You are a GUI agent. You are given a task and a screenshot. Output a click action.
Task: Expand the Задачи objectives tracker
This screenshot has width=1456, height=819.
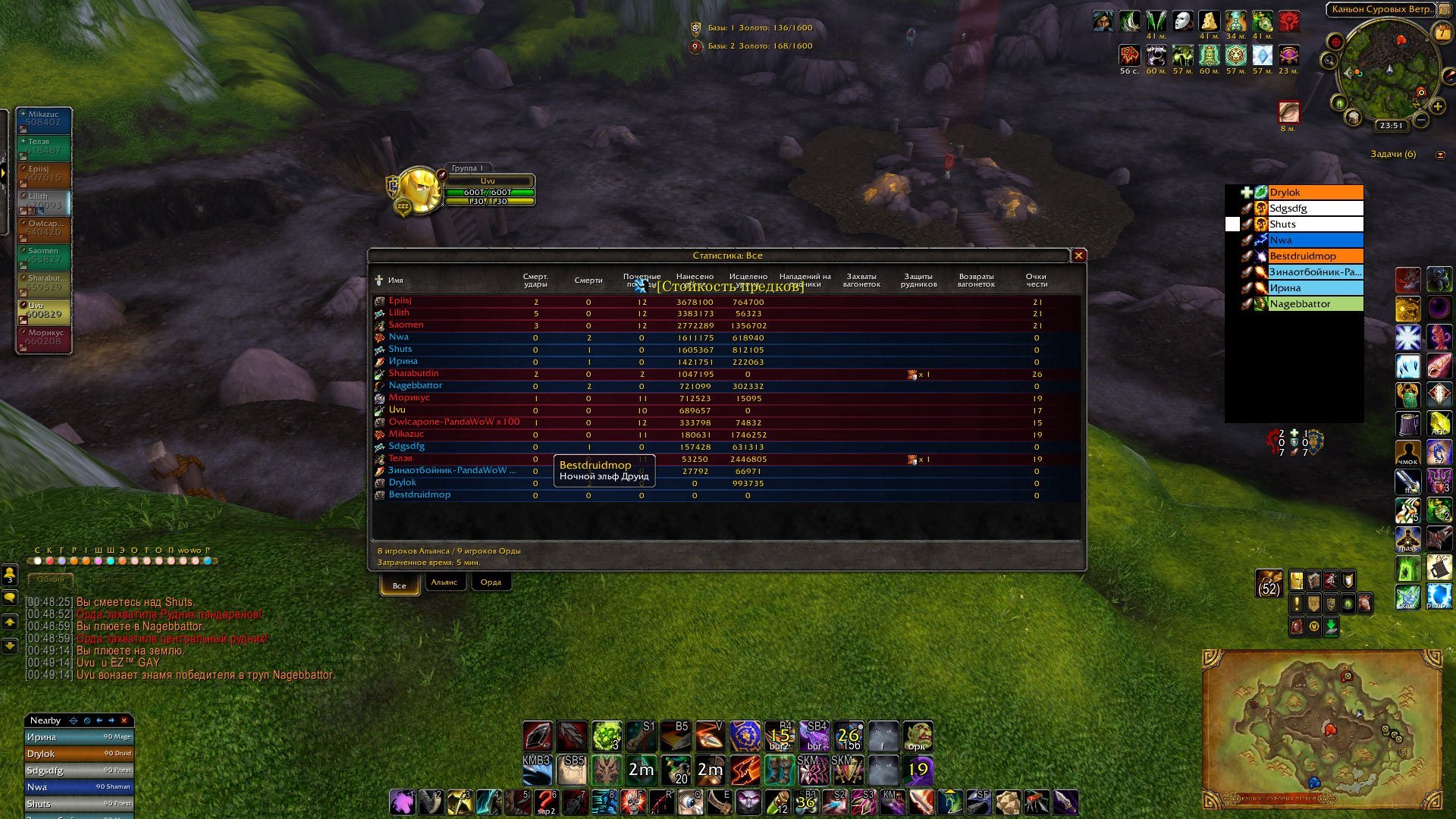tap(1440, 155)
